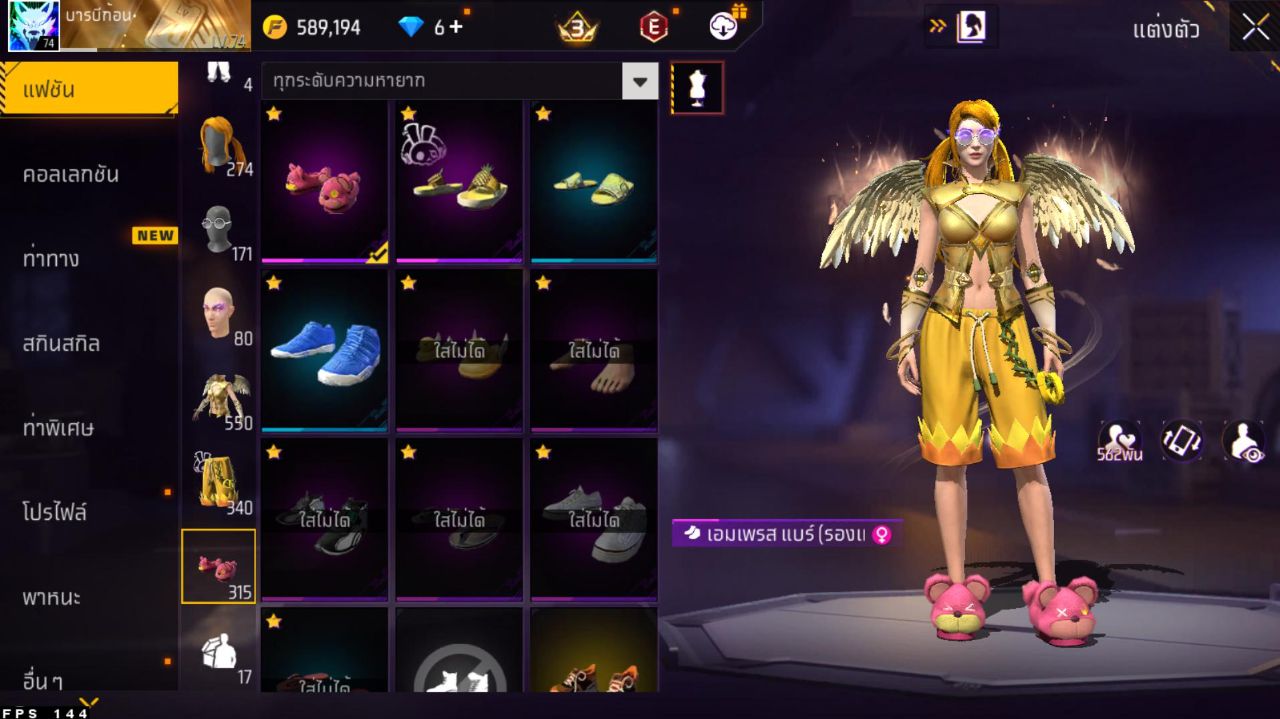Close the wardrobe screen with the X
This screenshot has height=719, width=1280.
coord(1255,28)
